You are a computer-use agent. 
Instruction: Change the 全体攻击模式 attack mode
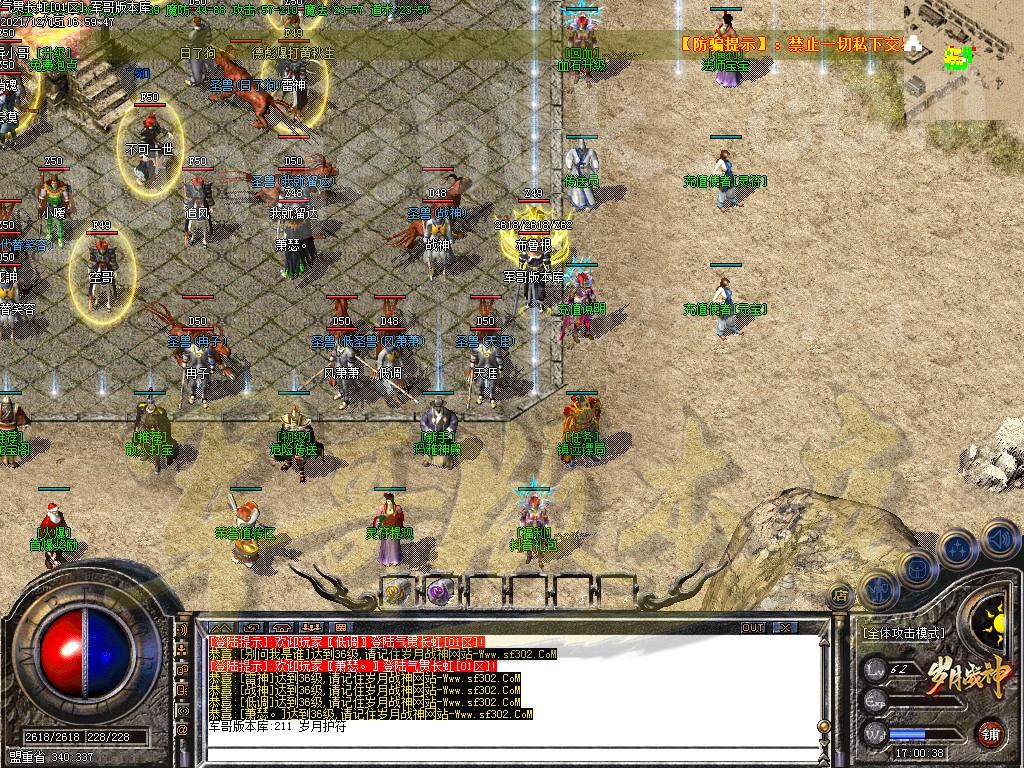click(903, 633)
